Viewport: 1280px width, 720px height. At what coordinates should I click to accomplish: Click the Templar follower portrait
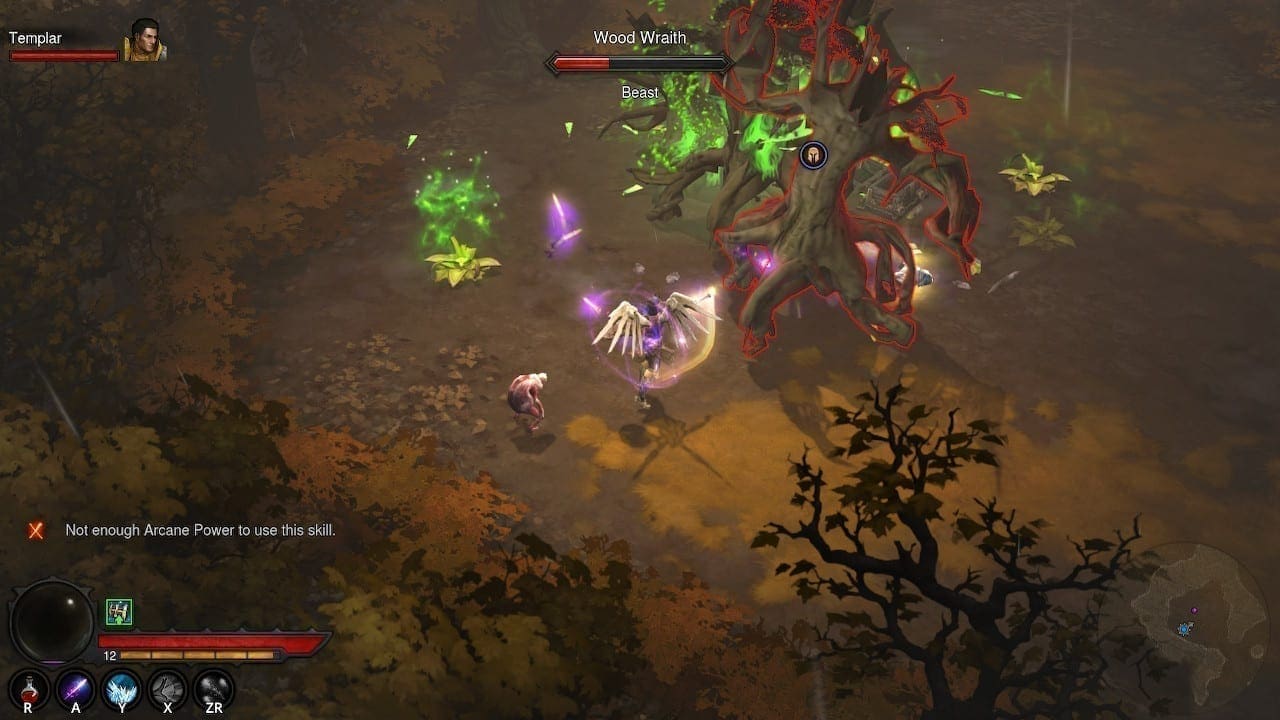[x=143, y=41]
